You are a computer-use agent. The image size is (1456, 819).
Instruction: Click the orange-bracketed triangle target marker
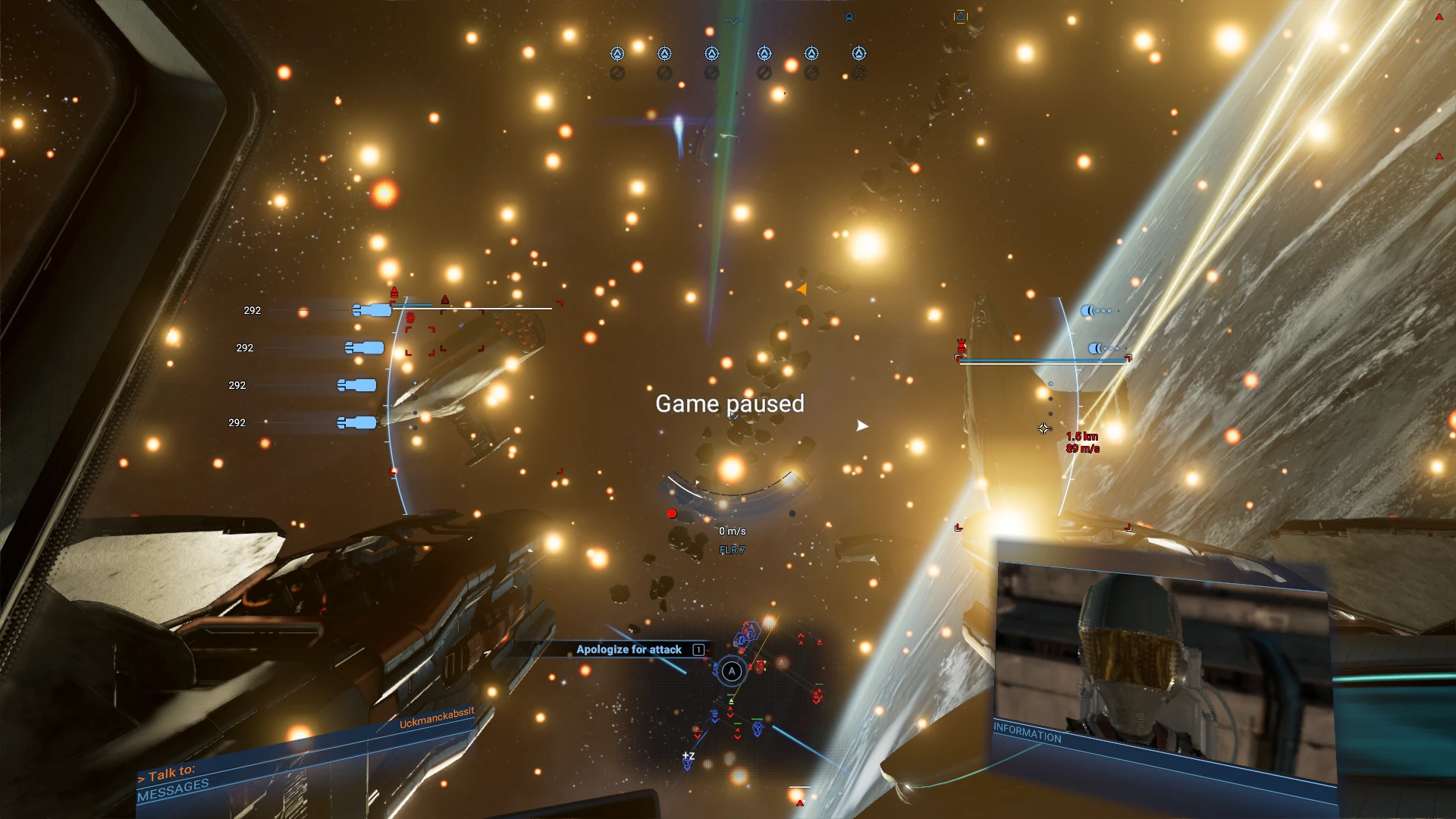pyautogui.click(x=961, y=16)
